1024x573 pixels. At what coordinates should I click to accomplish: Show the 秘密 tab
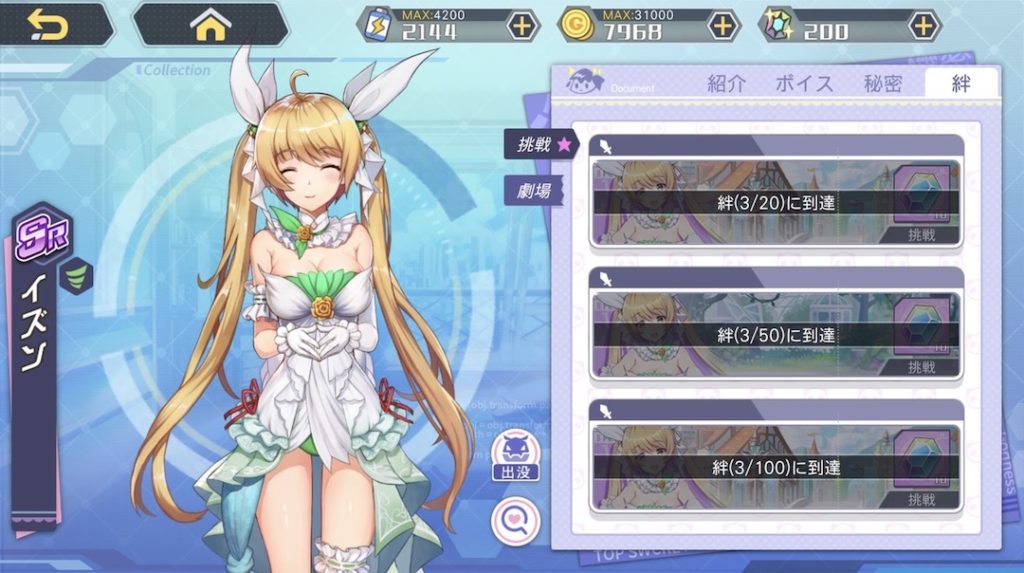884,84
